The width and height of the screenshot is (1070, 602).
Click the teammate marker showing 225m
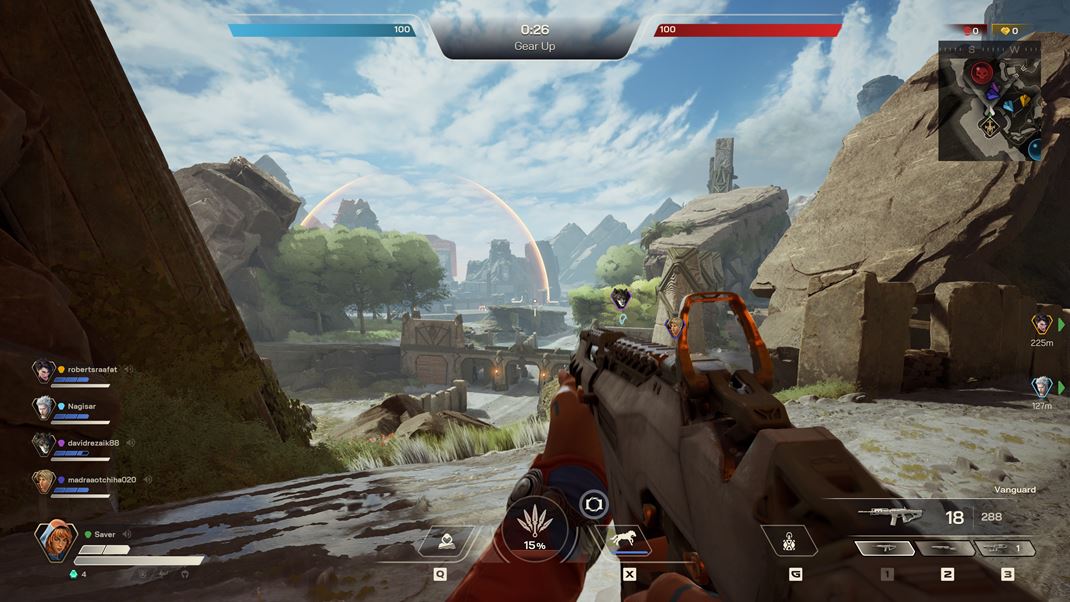pyautogui.click(x=1042, y=324)
